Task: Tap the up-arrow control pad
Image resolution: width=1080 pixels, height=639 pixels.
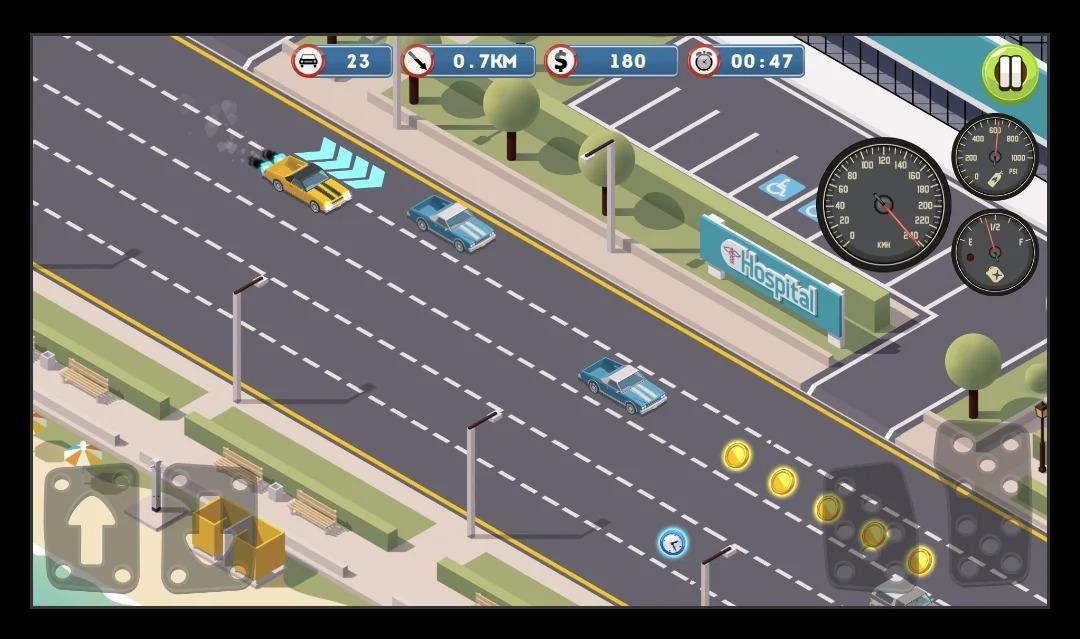Action: point(91,527)
